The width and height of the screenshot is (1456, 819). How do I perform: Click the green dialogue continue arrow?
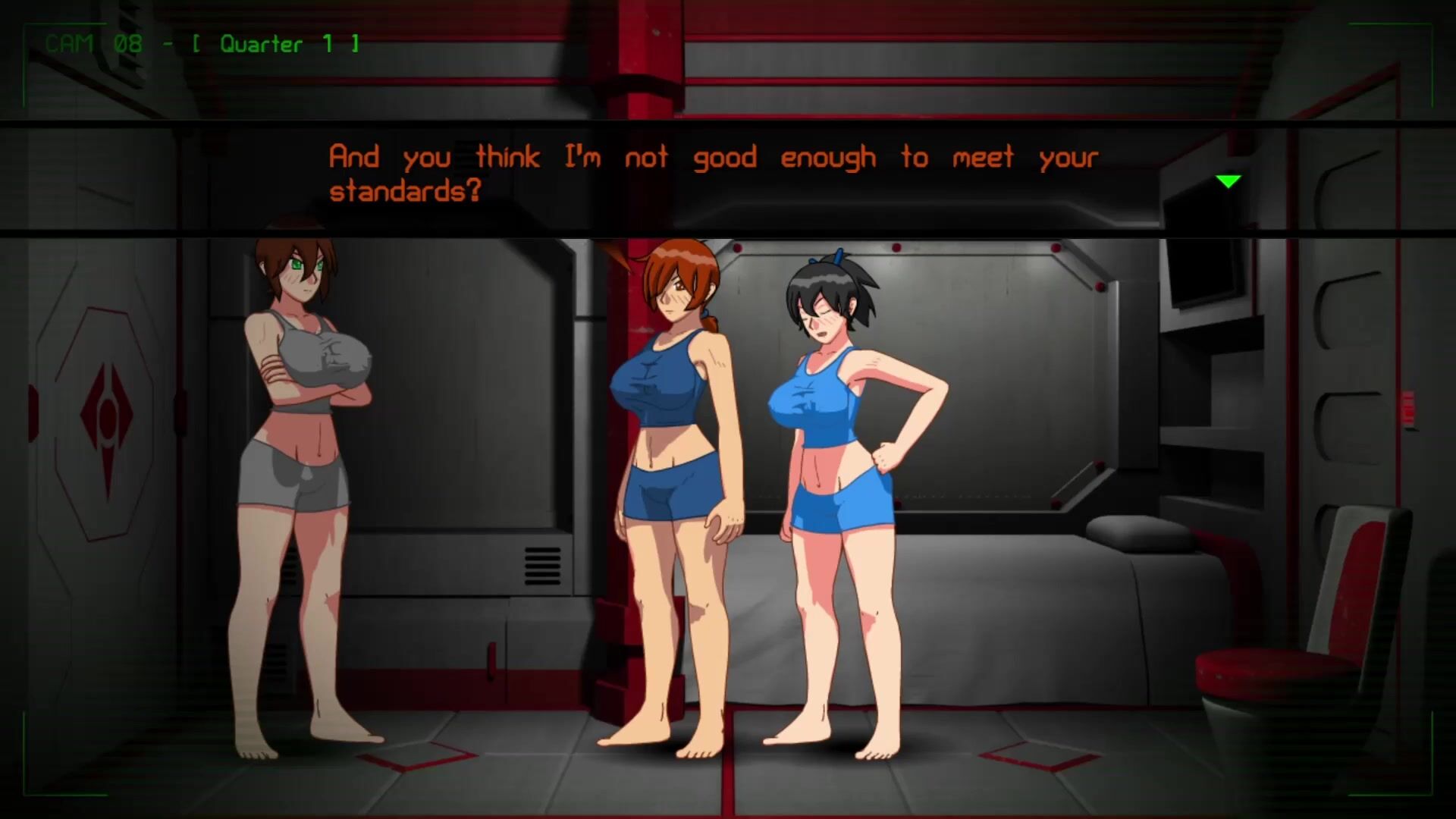(1228, 181)
